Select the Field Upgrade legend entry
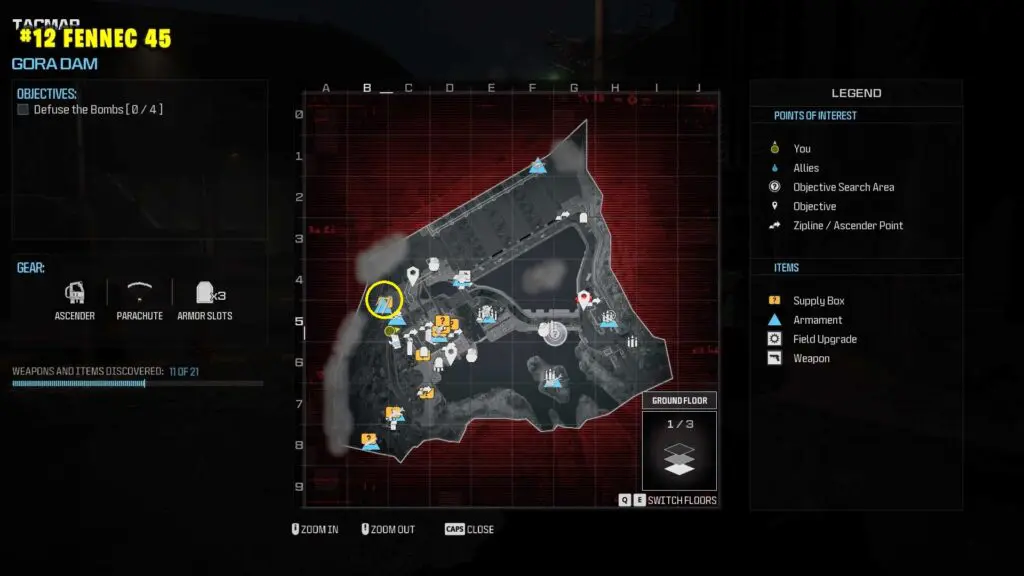The height and width of the screenshot is (576, 1024). point(824,339)
